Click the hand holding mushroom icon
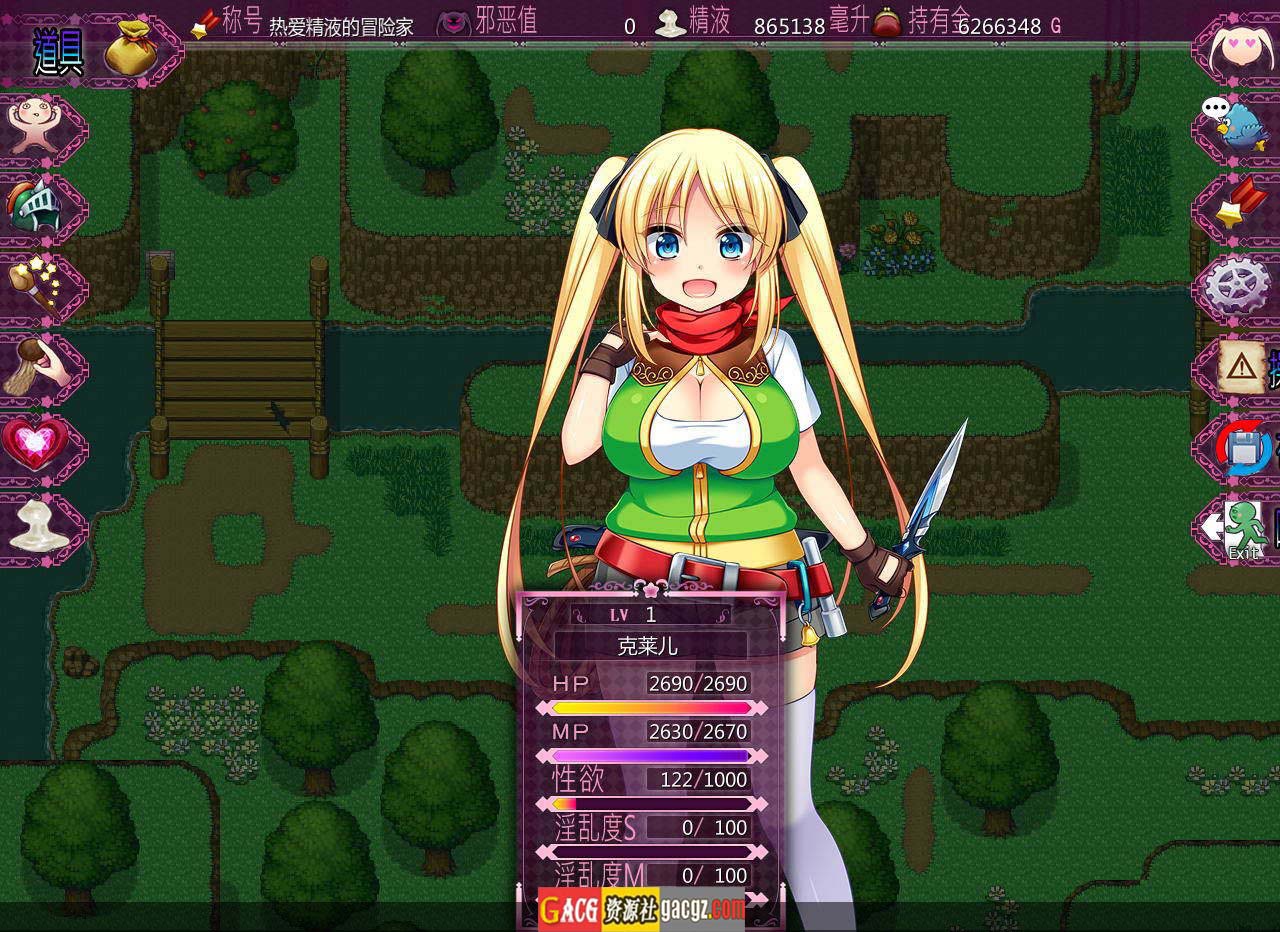The height and width of the screenshot is (932, 1280). [35, 365]
